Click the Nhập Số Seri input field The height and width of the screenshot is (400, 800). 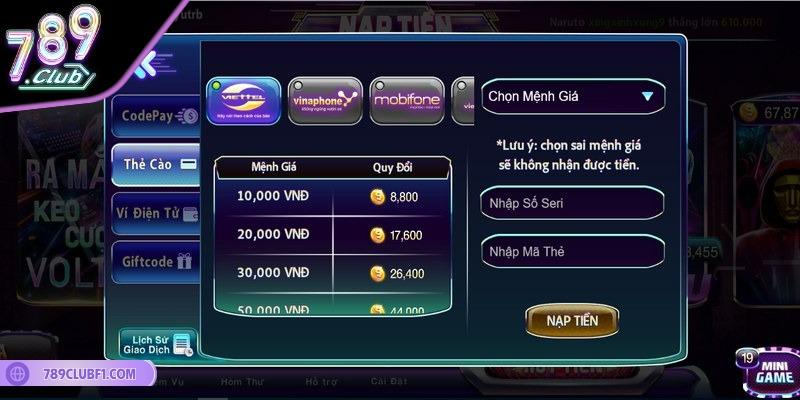point(572,203)
